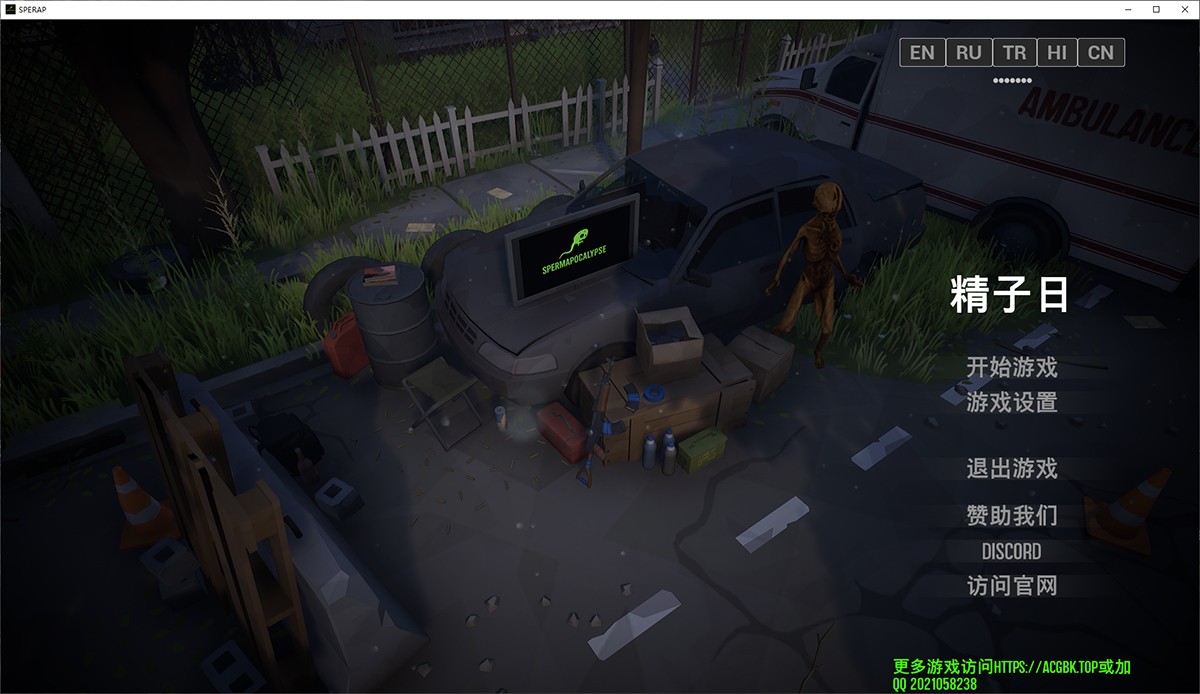Close the SPERAP window
Screen dimensions: 1200x694
(1183, 9)
